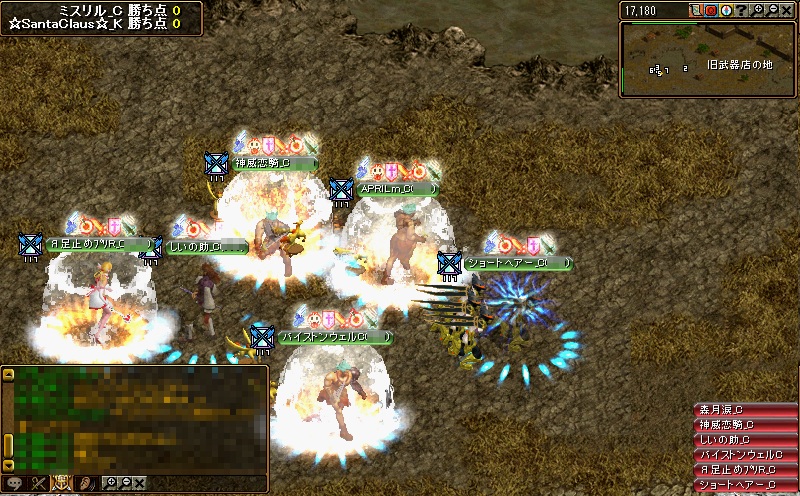This screenshot has width=800, height=496.
Task: Click the 旧武器店の地 minimap
Action: 708,60
